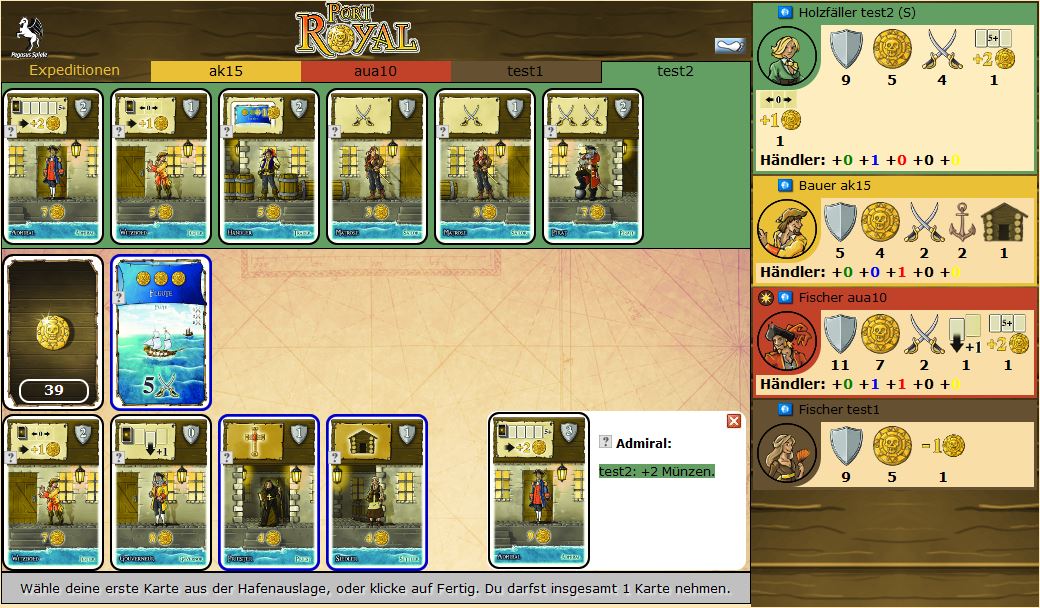
Task: Select the Pirat card in test2's display
Action: coord(593,167)
